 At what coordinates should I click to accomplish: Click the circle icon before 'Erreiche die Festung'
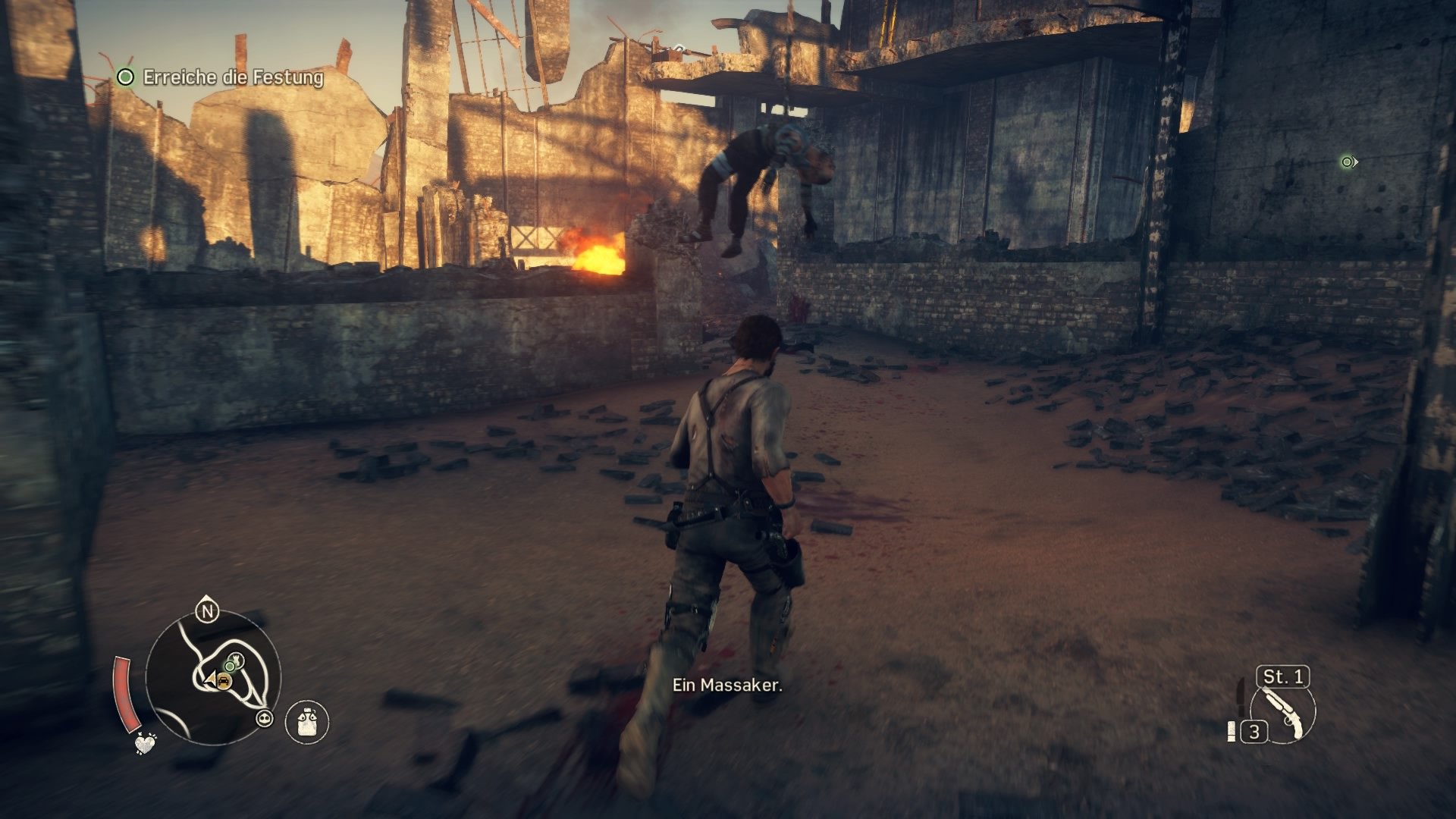point(124,77)
